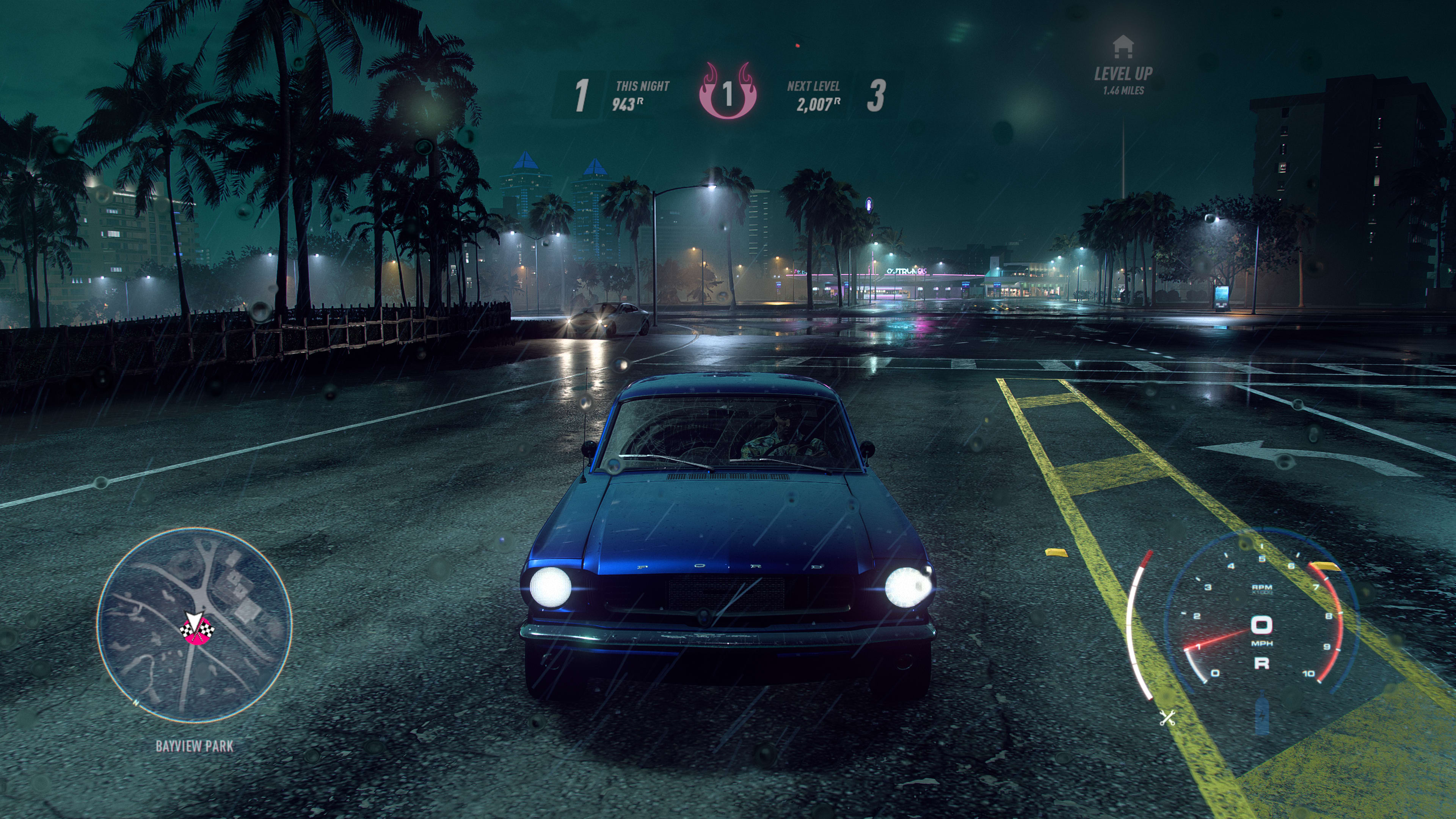Click the circular minimap
This screenshot has width=1456, height=819.
pyautogui.click(x=194, y=624)
